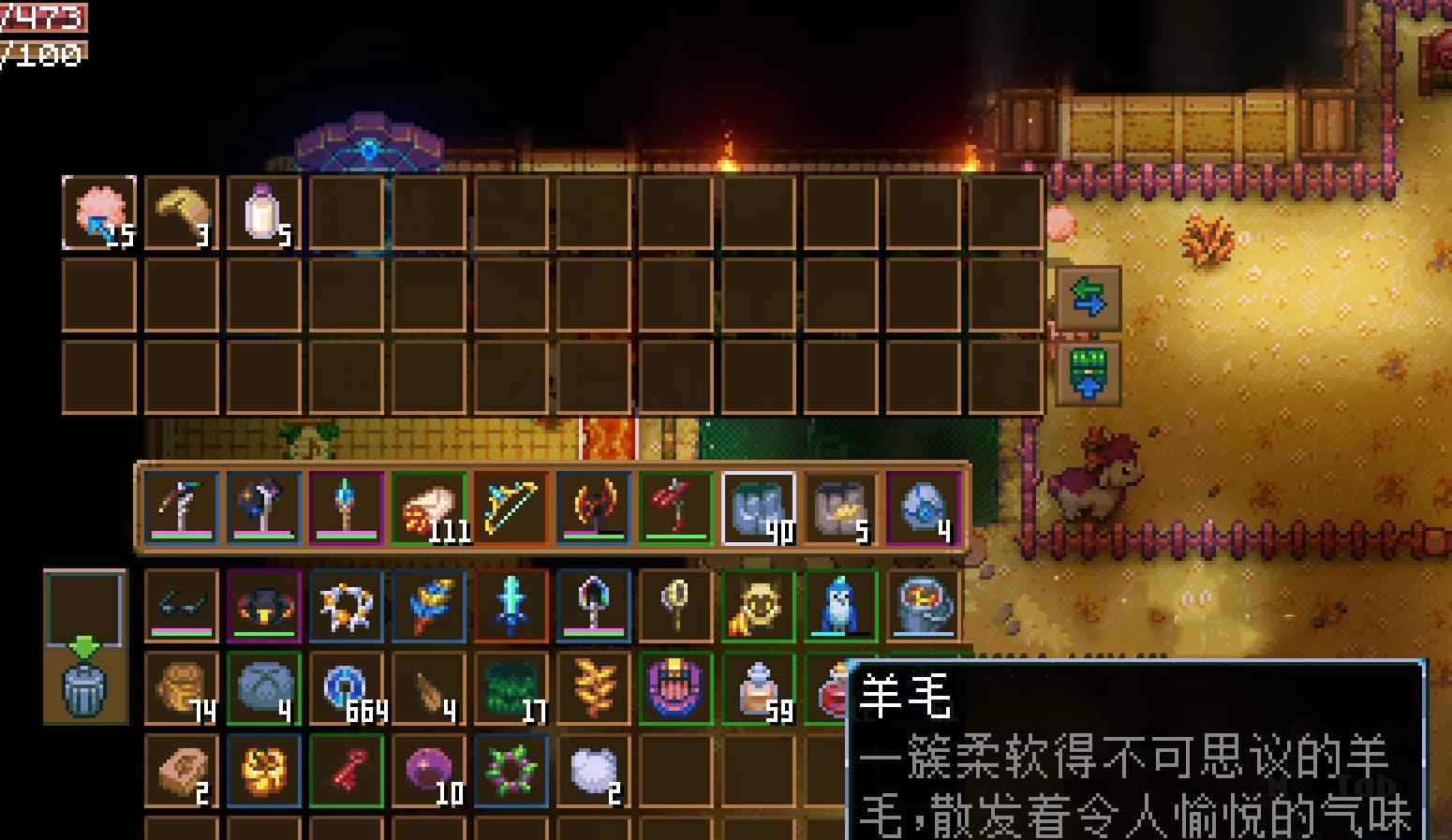Image resolution: width=1452 pixels, height=840 pixels.
Task: Click the sunglasses equipment item
Action: tap(183, 604)
